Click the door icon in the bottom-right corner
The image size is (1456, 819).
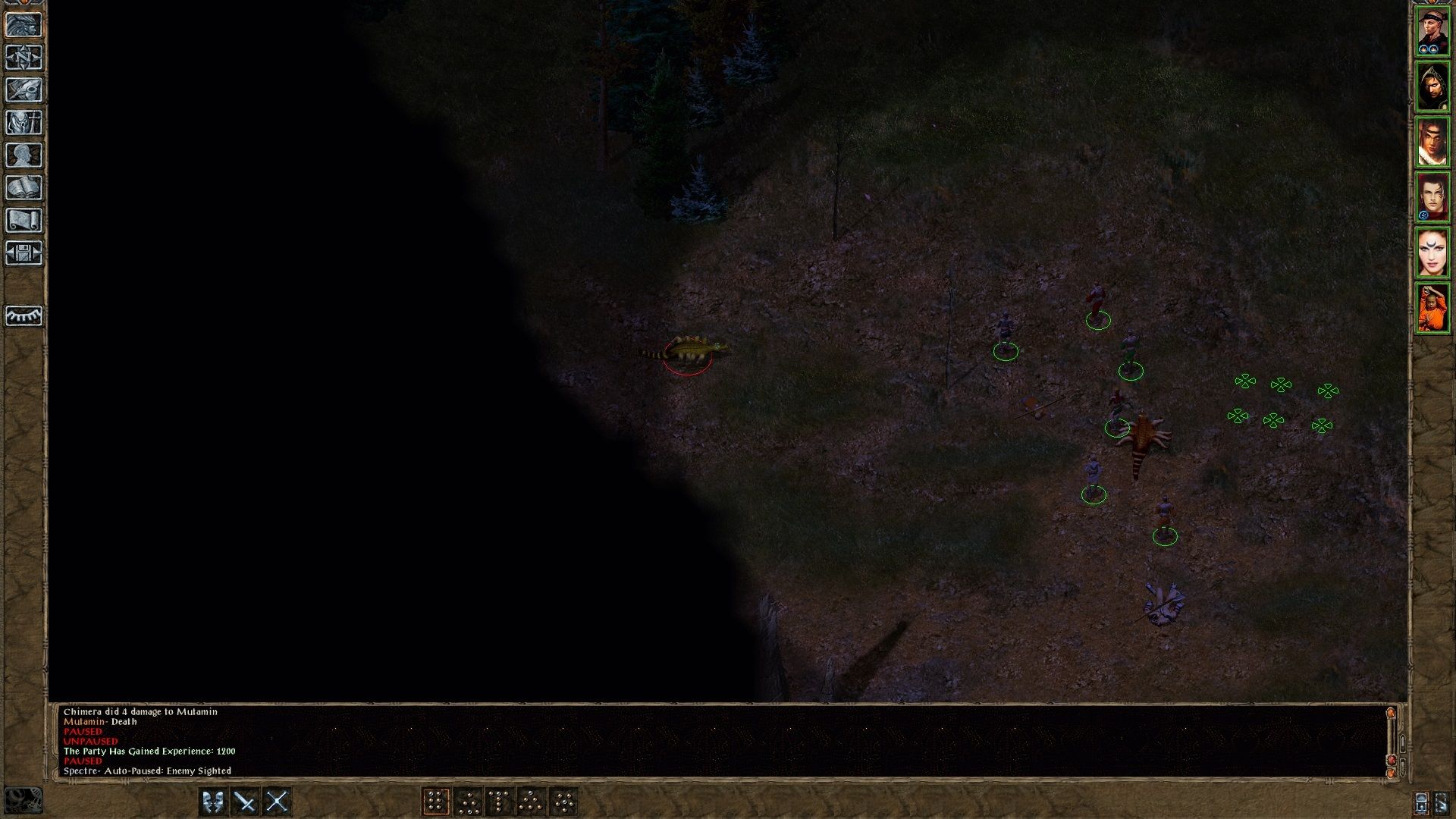[x=1442, y=802]
